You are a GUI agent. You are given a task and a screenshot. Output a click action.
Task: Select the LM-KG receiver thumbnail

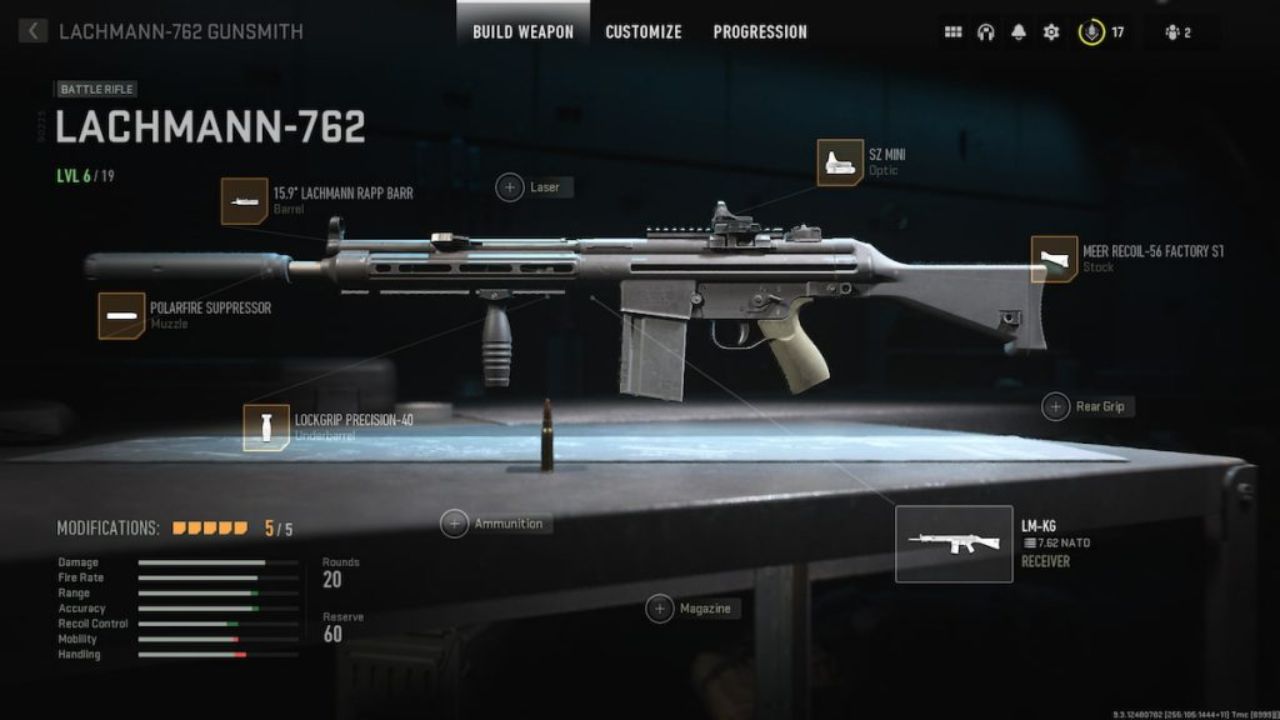pos(954,542)
